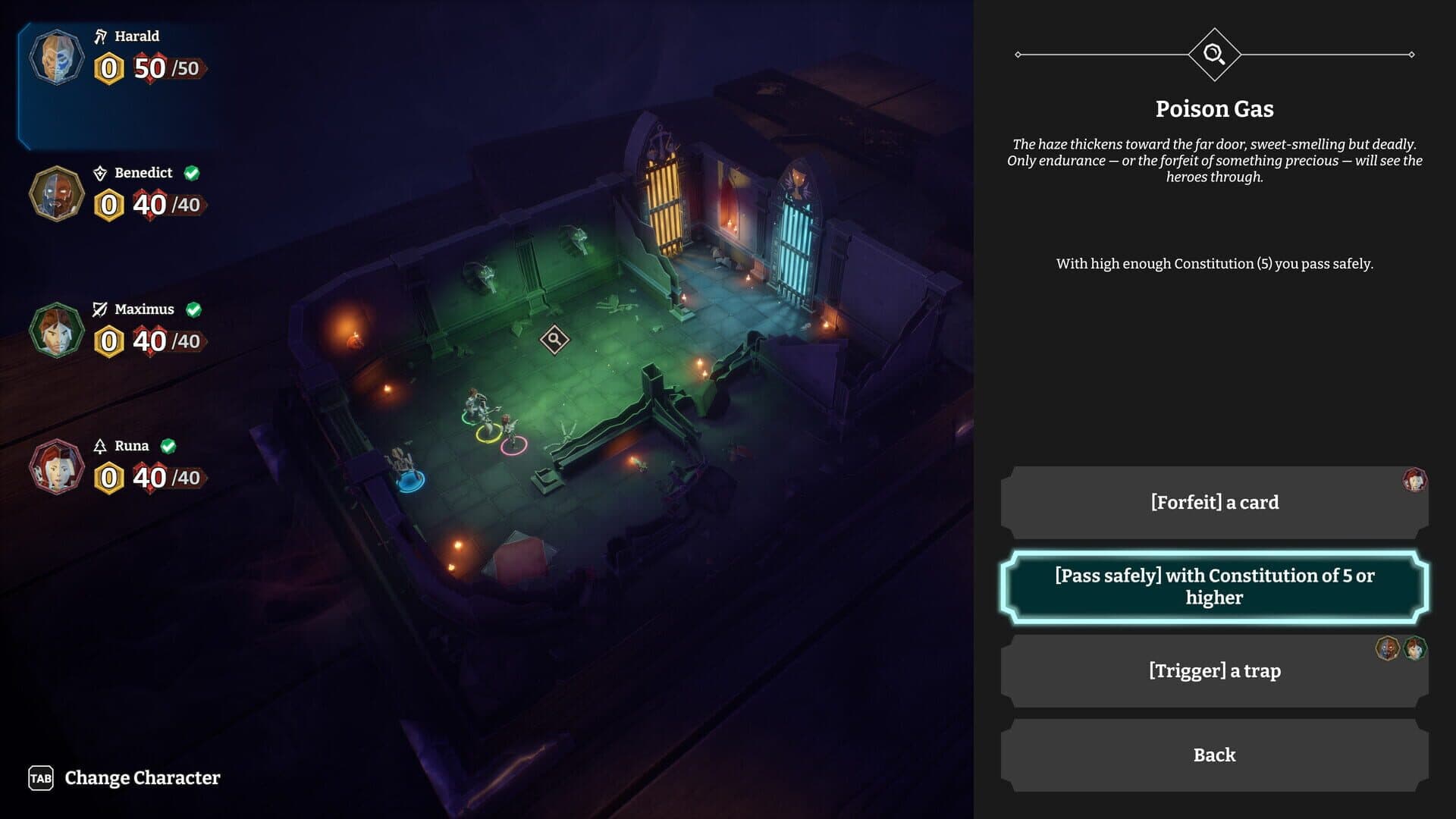The width and height of the screenshot is (1456, 819).
Task: Click Harald's gold coin counter
Action: pos(107,67)
